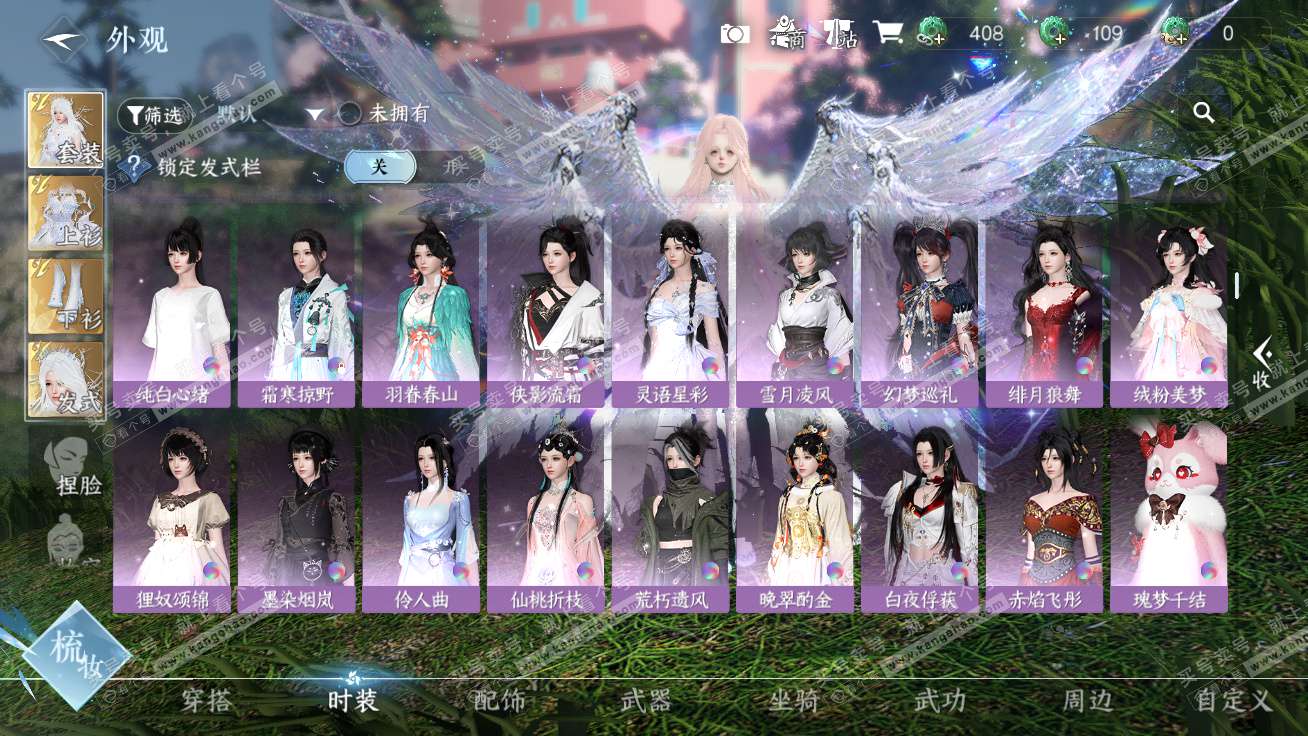Choose the 绯月狼舞 outfit
The image size is (1308, 736).
(1044, 310)
